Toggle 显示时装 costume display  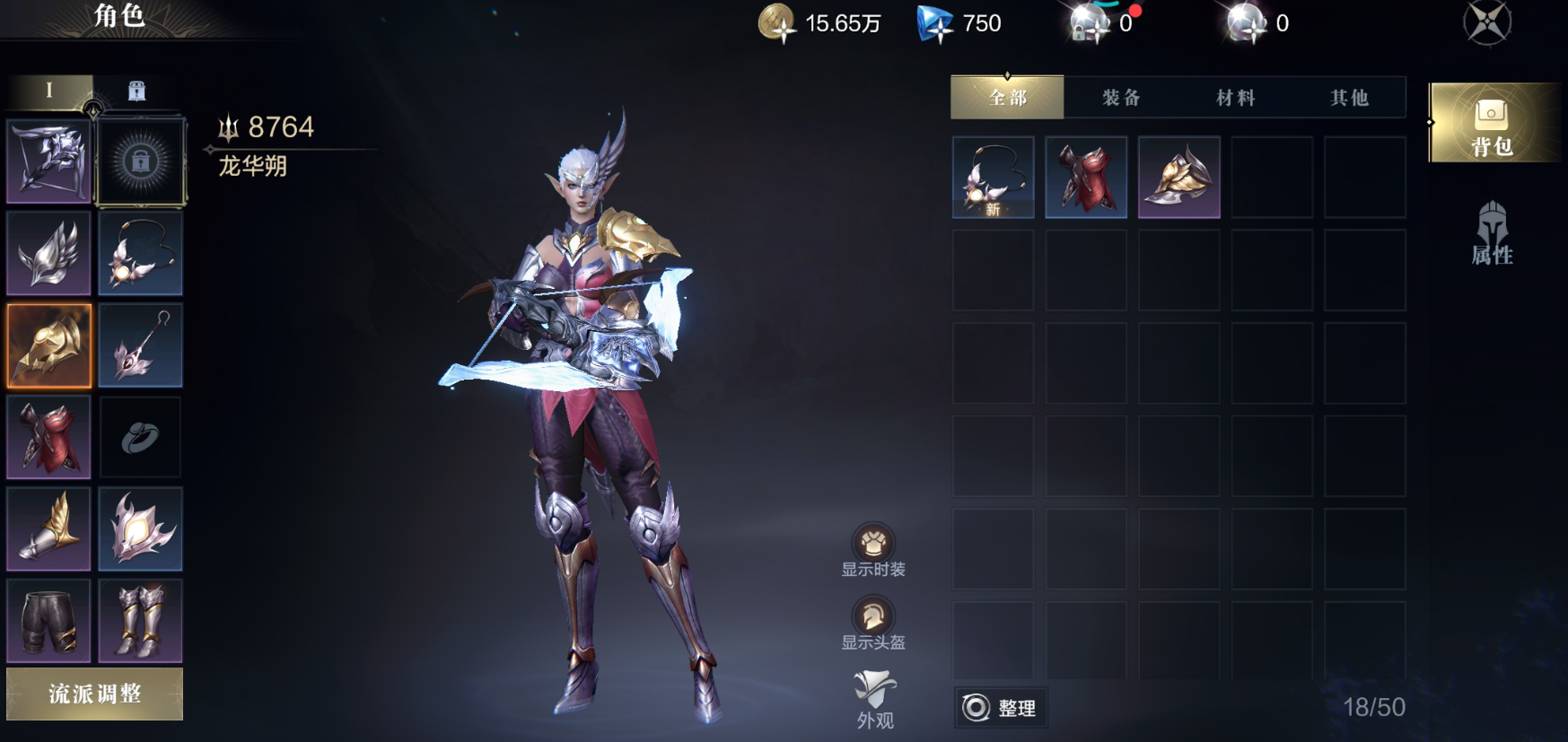point(872,550)
